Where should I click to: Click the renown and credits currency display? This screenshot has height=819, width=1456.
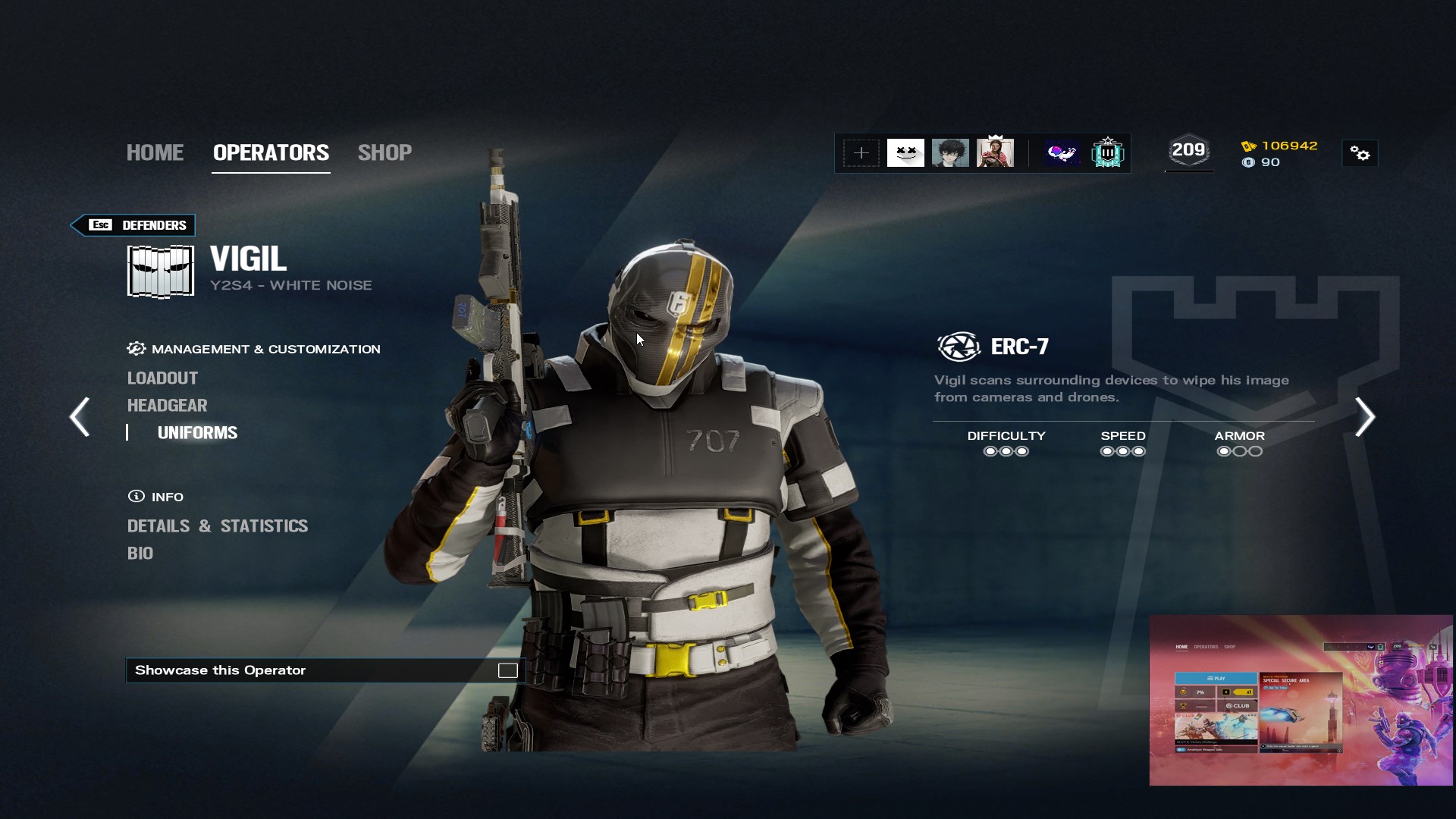click(1280, 153)
